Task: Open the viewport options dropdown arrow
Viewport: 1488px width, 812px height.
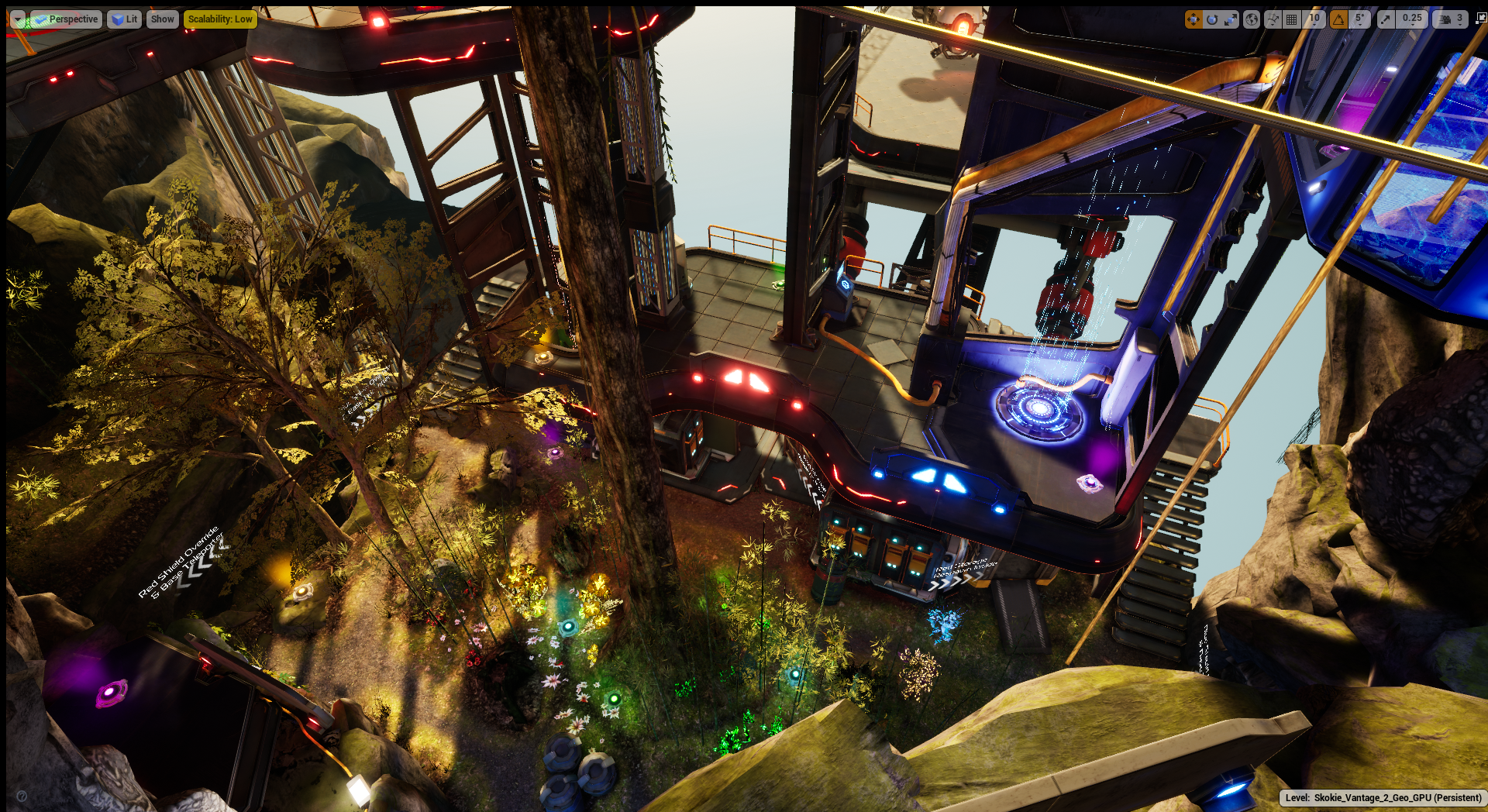Action: 17,19
